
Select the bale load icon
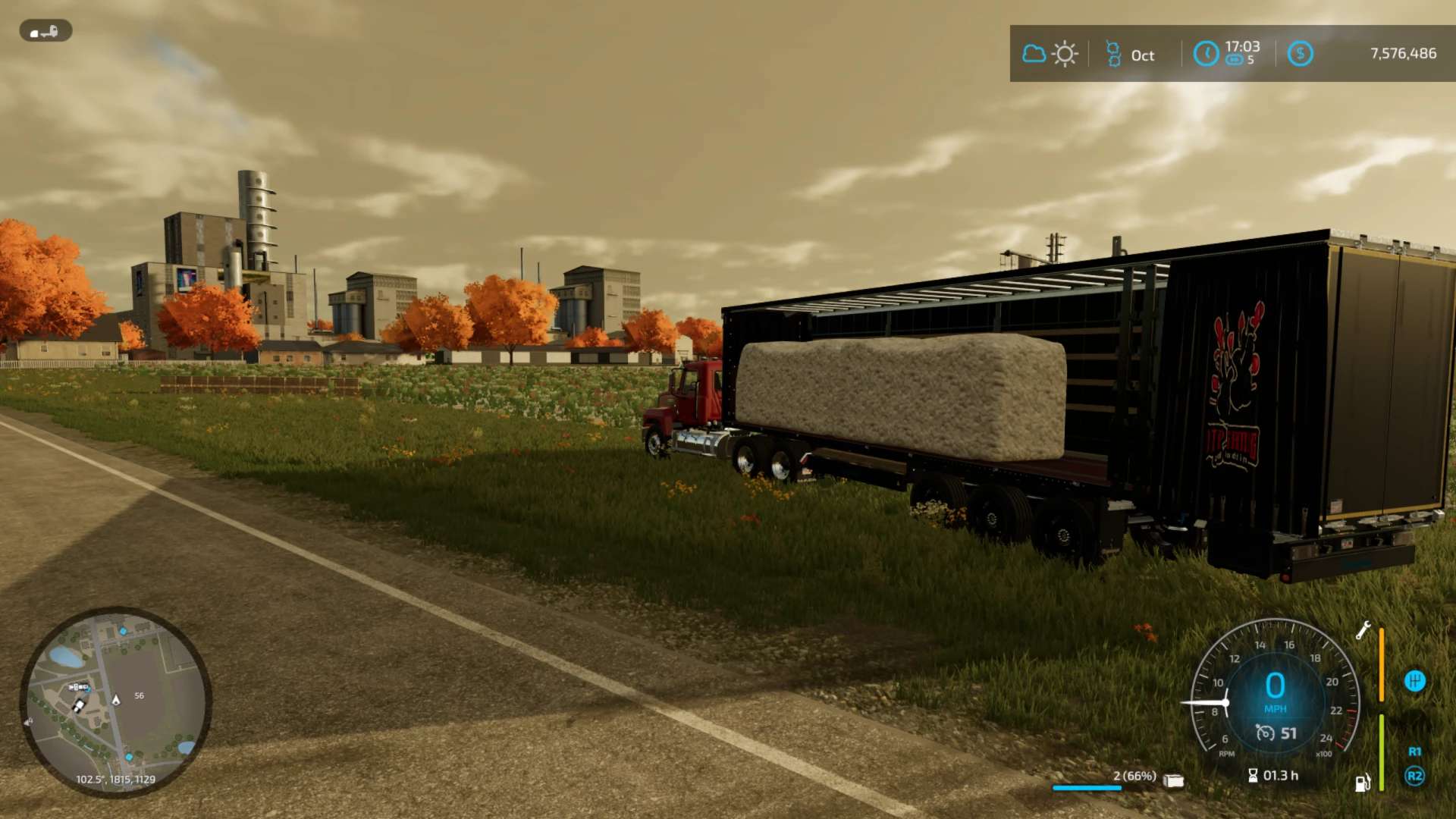click(x=1173, y=780)
